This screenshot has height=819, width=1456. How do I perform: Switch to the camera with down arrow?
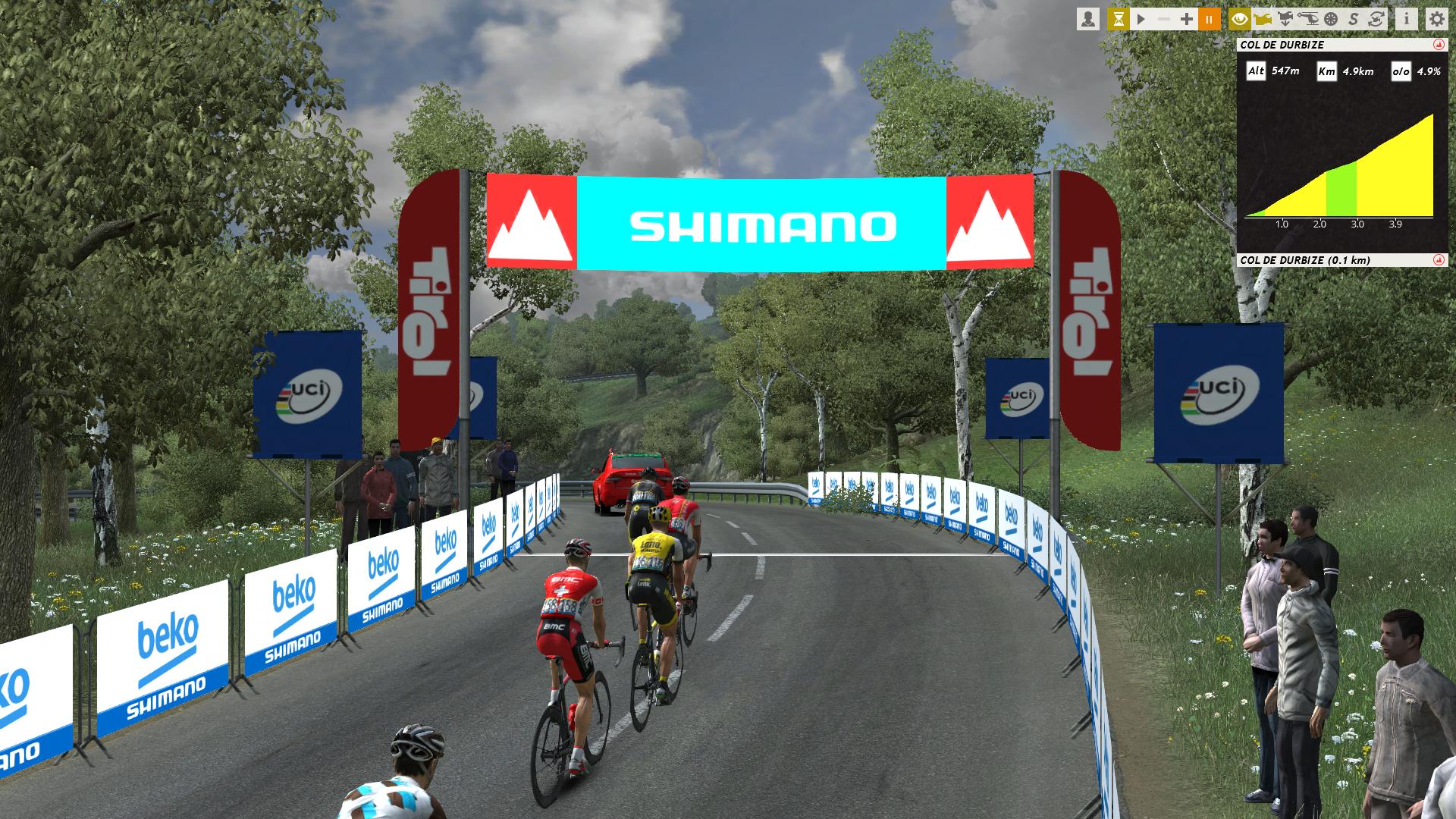(x=1285, y=19)
